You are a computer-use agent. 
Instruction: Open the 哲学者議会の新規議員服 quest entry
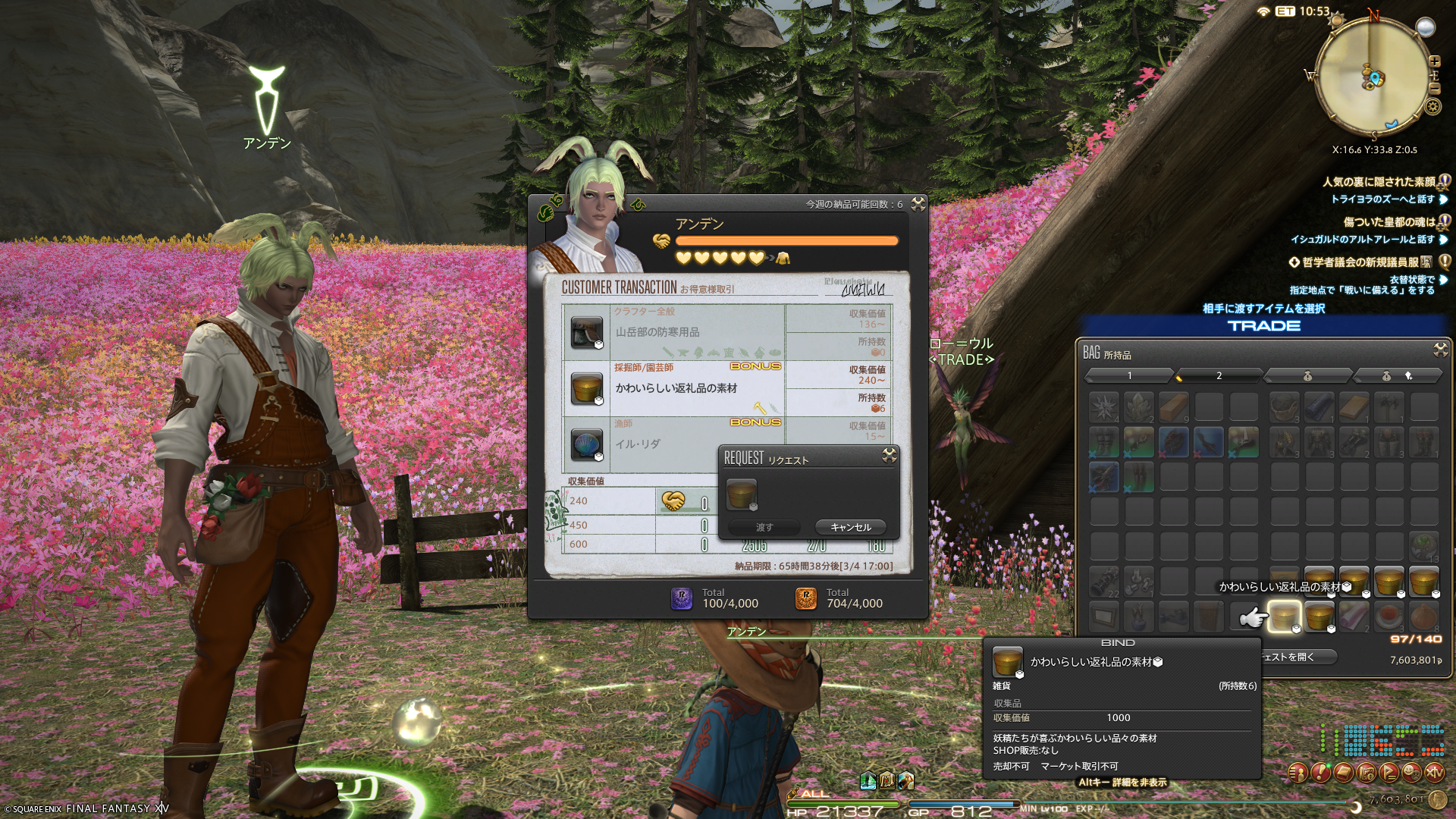pyautogui.click(x=1360, y=262)
